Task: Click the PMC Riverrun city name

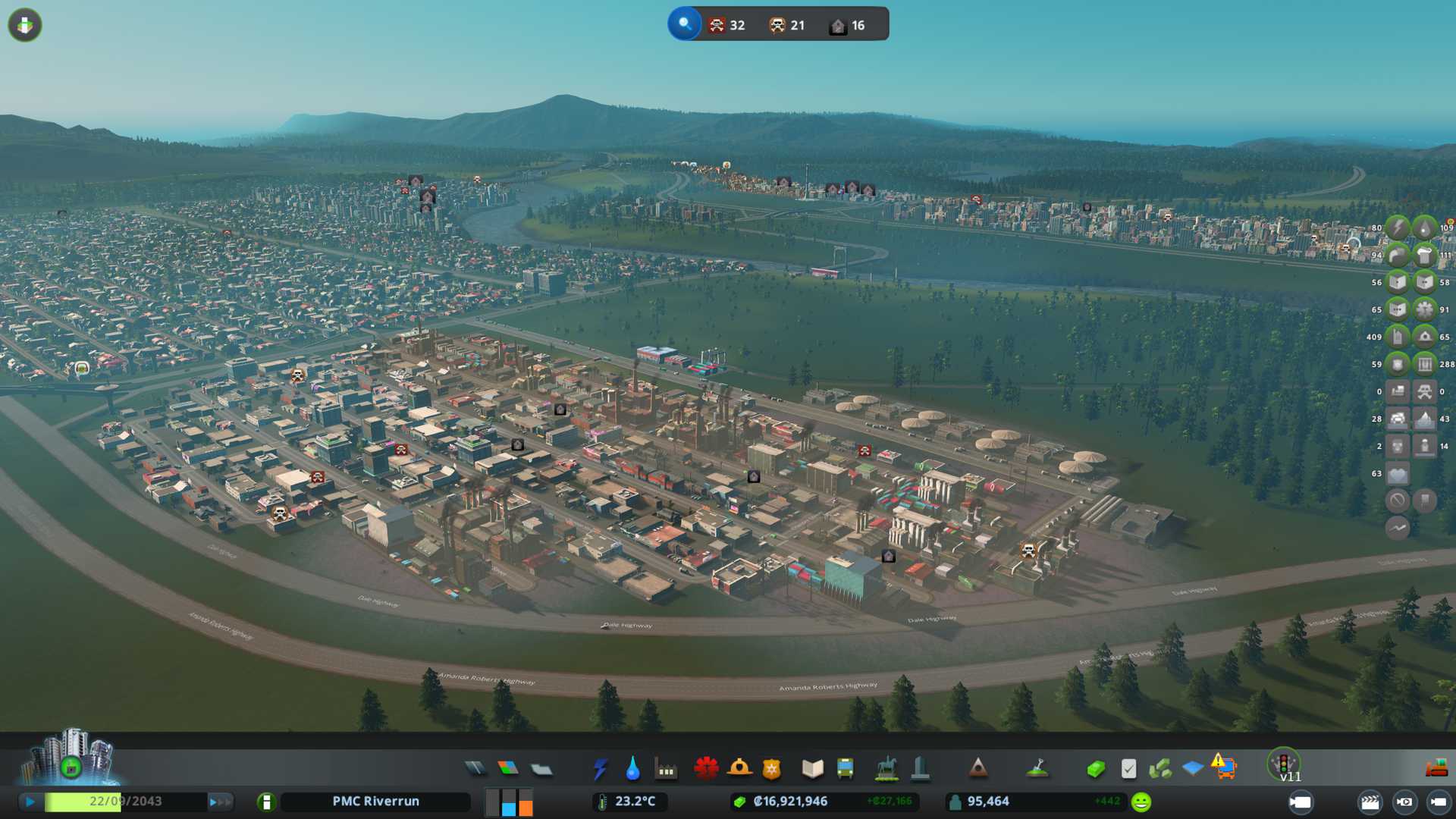Action: pyautogui.click(x=375, y=802)
